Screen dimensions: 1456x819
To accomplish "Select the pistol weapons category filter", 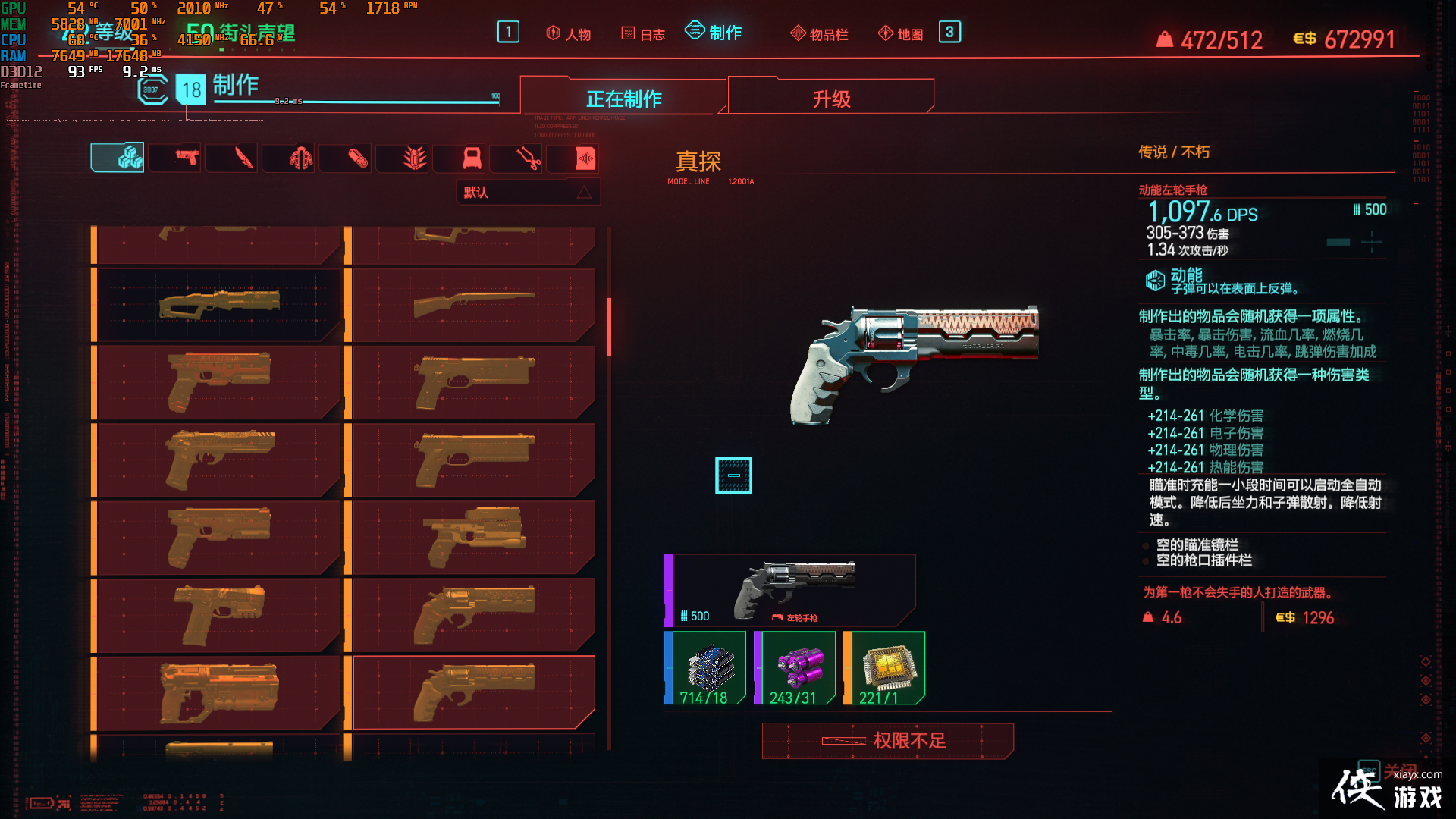I will click(174, 158).
